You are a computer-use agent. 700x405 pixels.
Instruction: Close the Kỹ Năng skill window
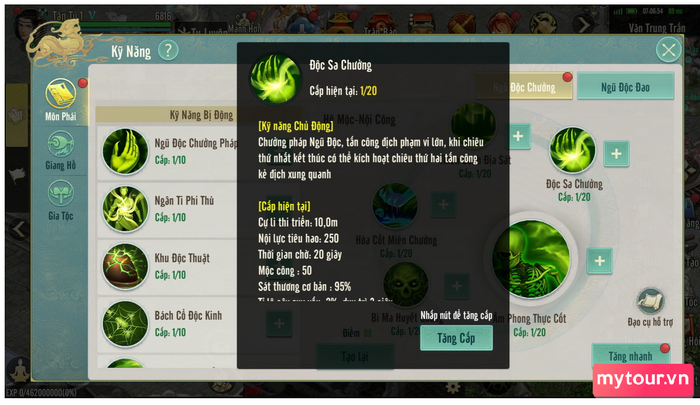point(668,51)
